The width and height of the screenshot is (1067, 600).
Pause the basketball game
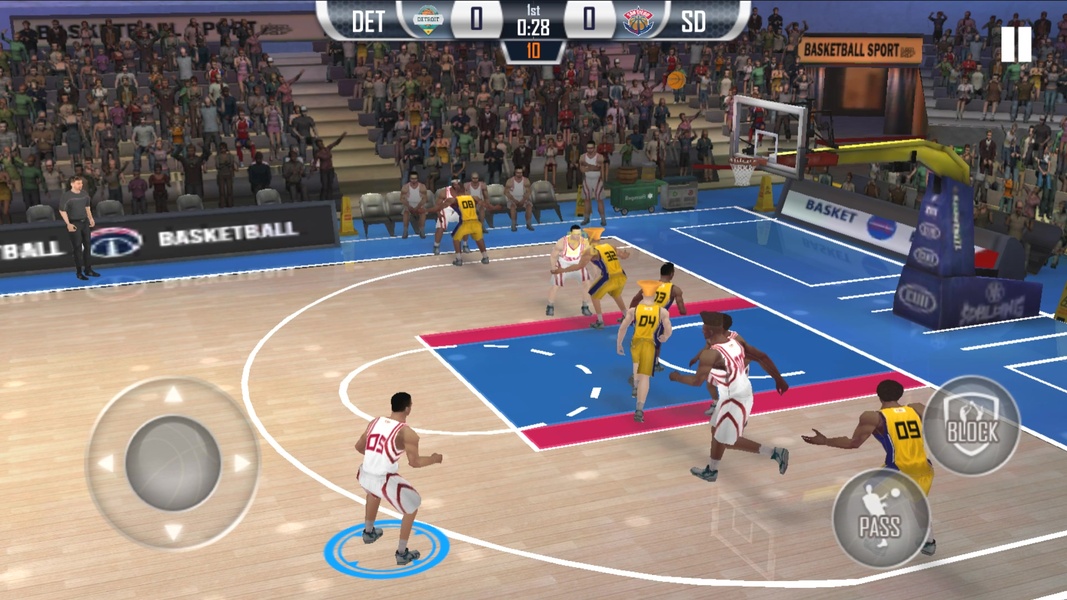coord(1015,45)
